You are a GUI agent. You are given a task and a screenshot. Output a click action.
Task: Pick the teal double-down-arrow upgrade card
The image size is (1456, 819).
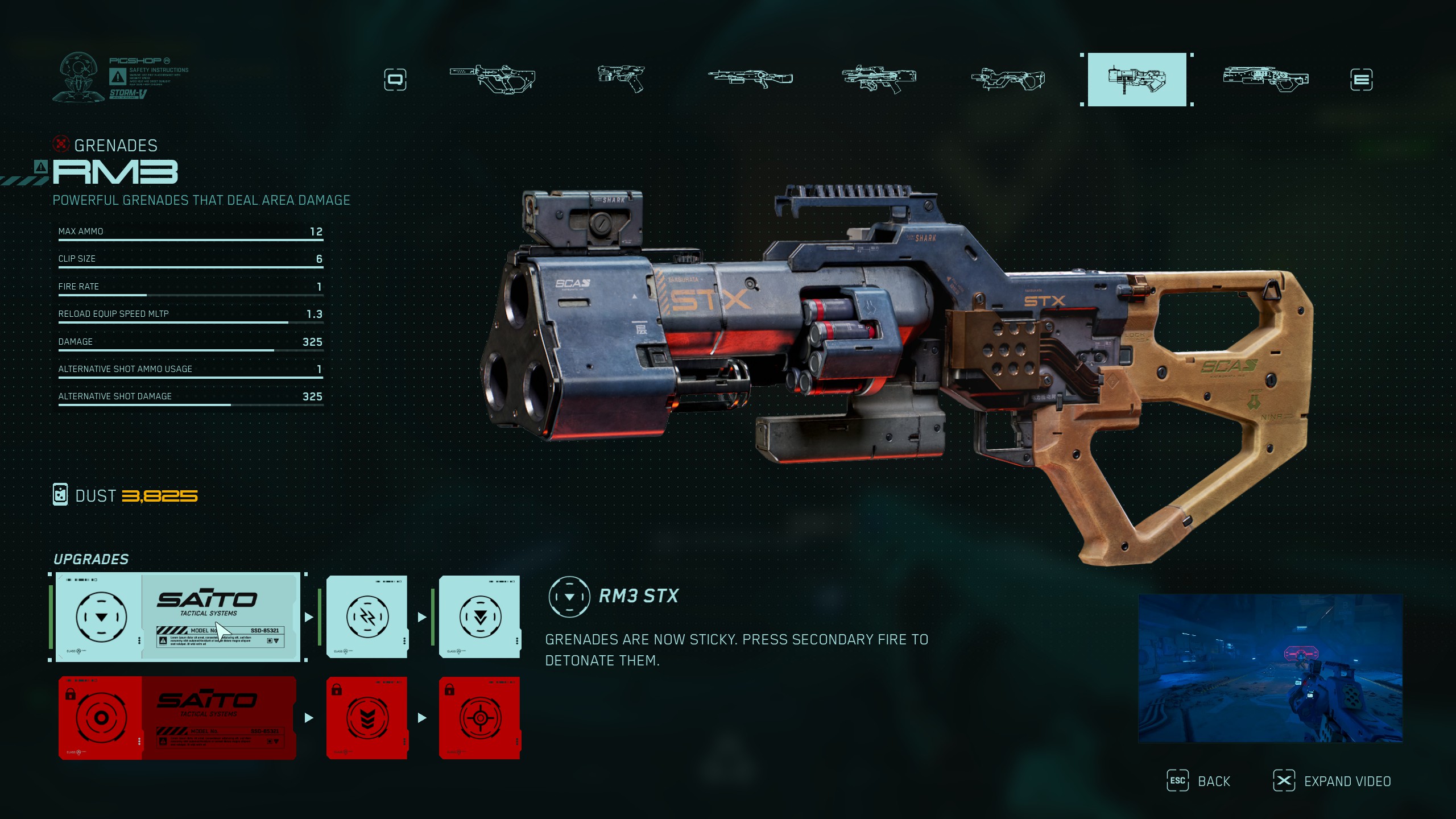pyautogui.click(x=479, y=617)
